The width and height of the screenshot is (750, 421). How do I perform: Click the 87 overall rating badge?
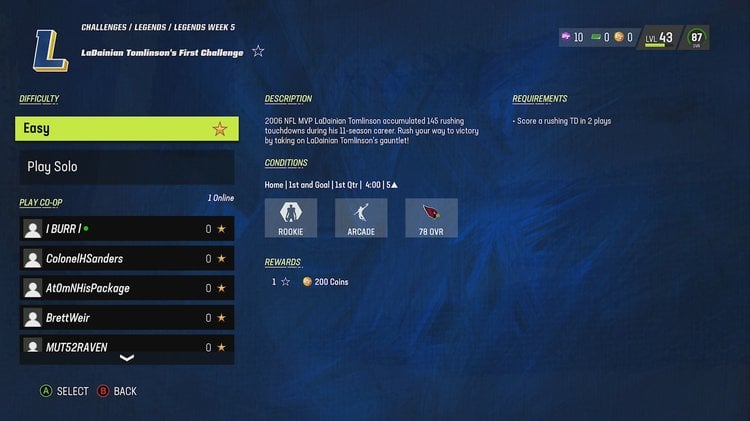[697, 39]
